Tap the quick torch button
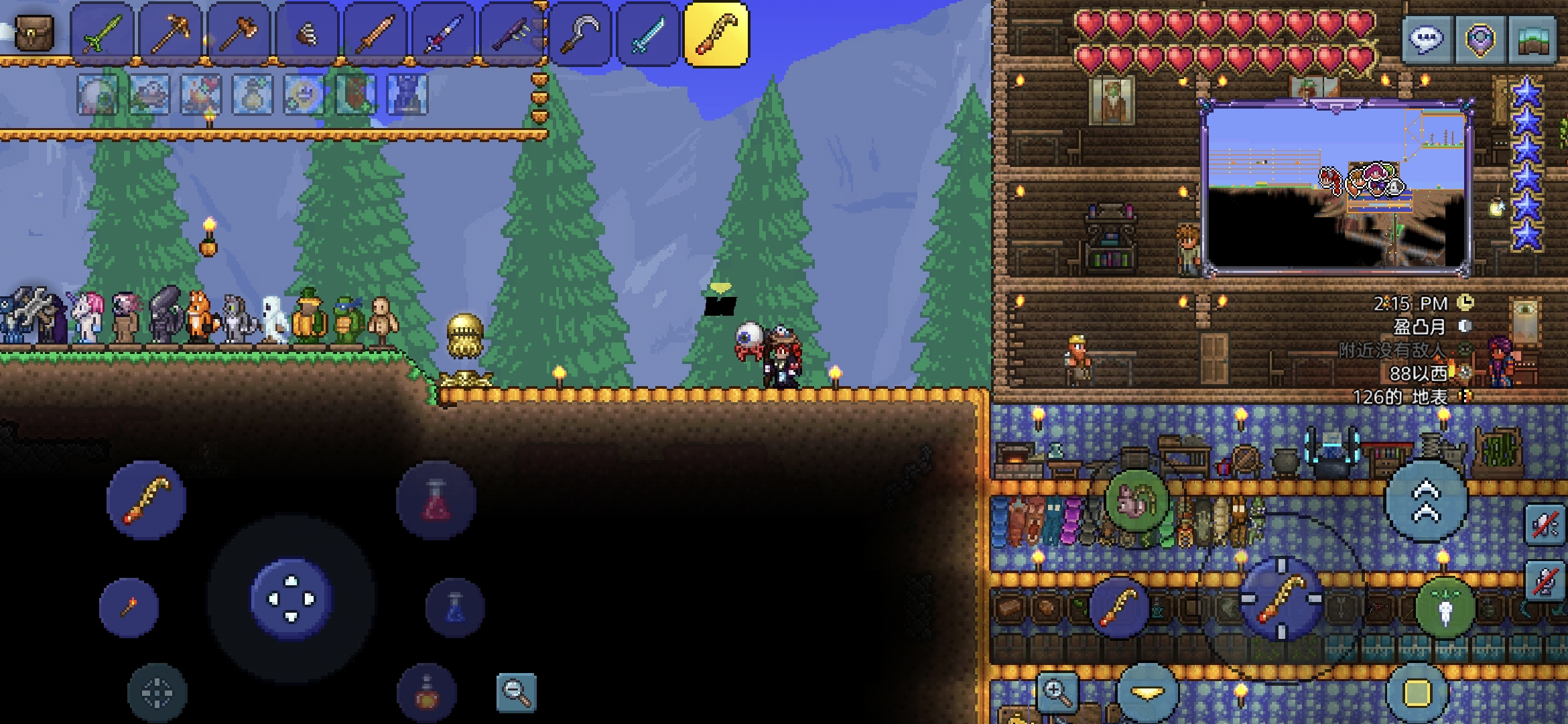 [129, 608]
